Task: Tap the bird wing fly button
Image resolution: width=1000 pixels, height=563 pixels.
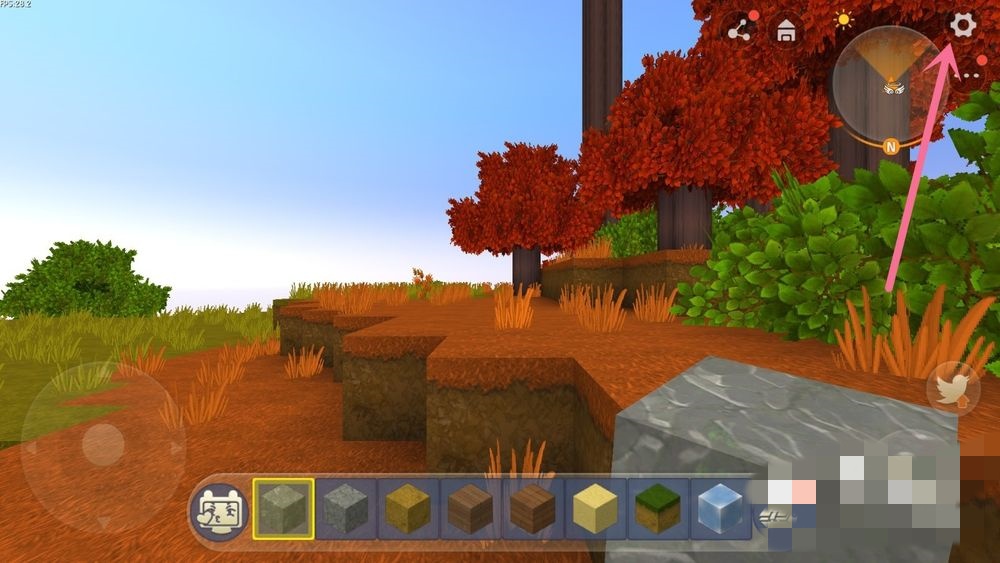Action: tap(953, 388)
